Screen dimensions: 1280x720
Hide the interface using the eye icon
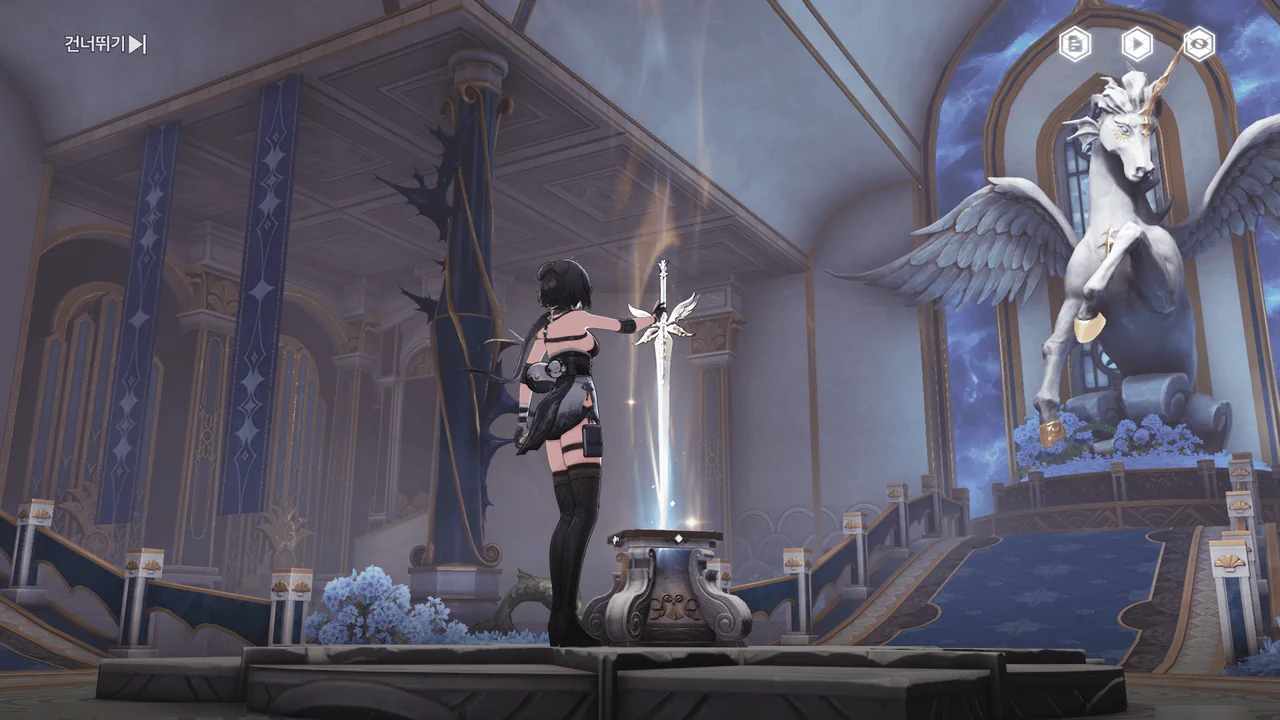click(1199, 44)
